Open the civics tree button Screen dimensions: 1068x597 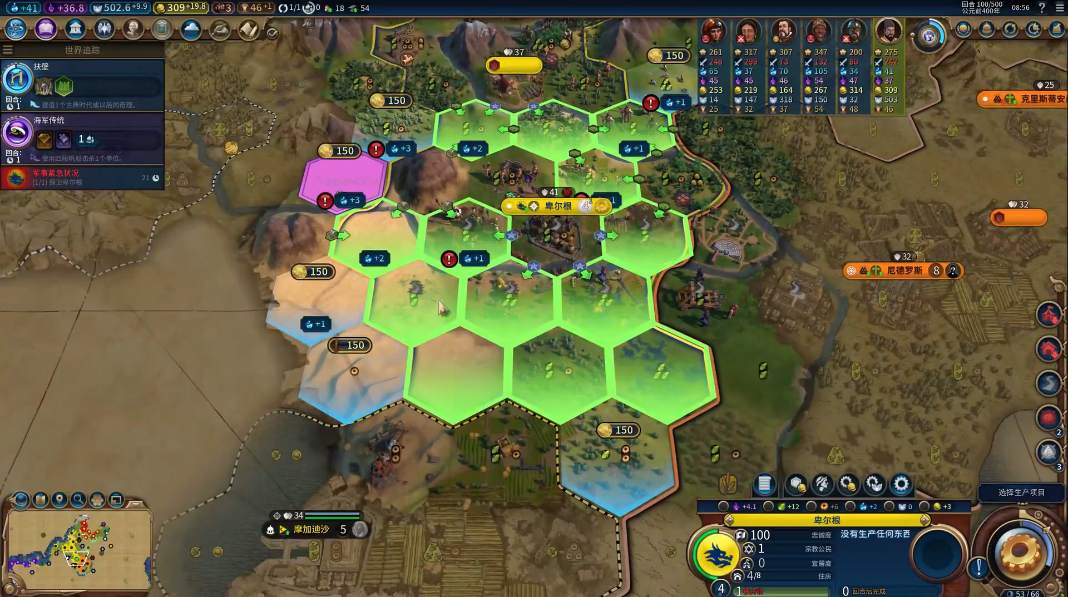[46, 29]
